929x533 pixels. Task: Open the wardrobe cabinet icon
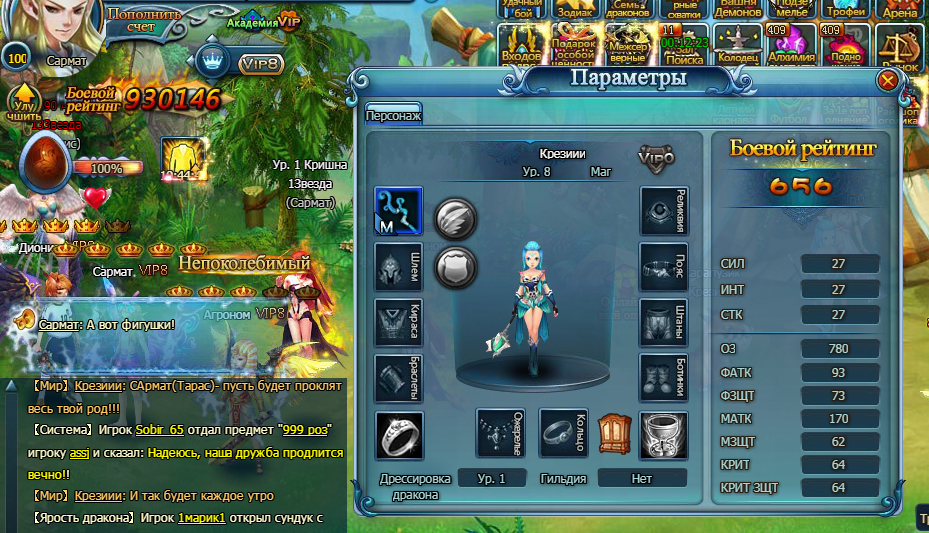pyautogui.click(x=612, y=432)
